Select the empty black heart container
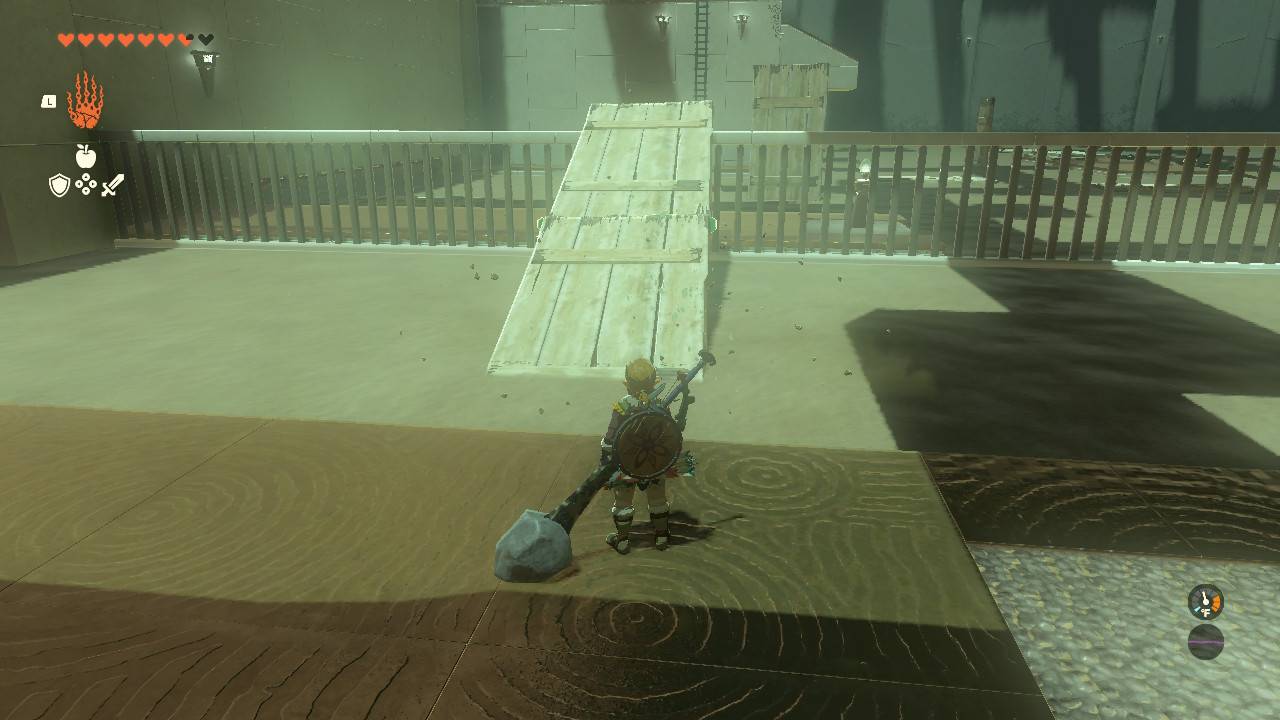The height and width of the screenshot is (720, 1280). 206,38
